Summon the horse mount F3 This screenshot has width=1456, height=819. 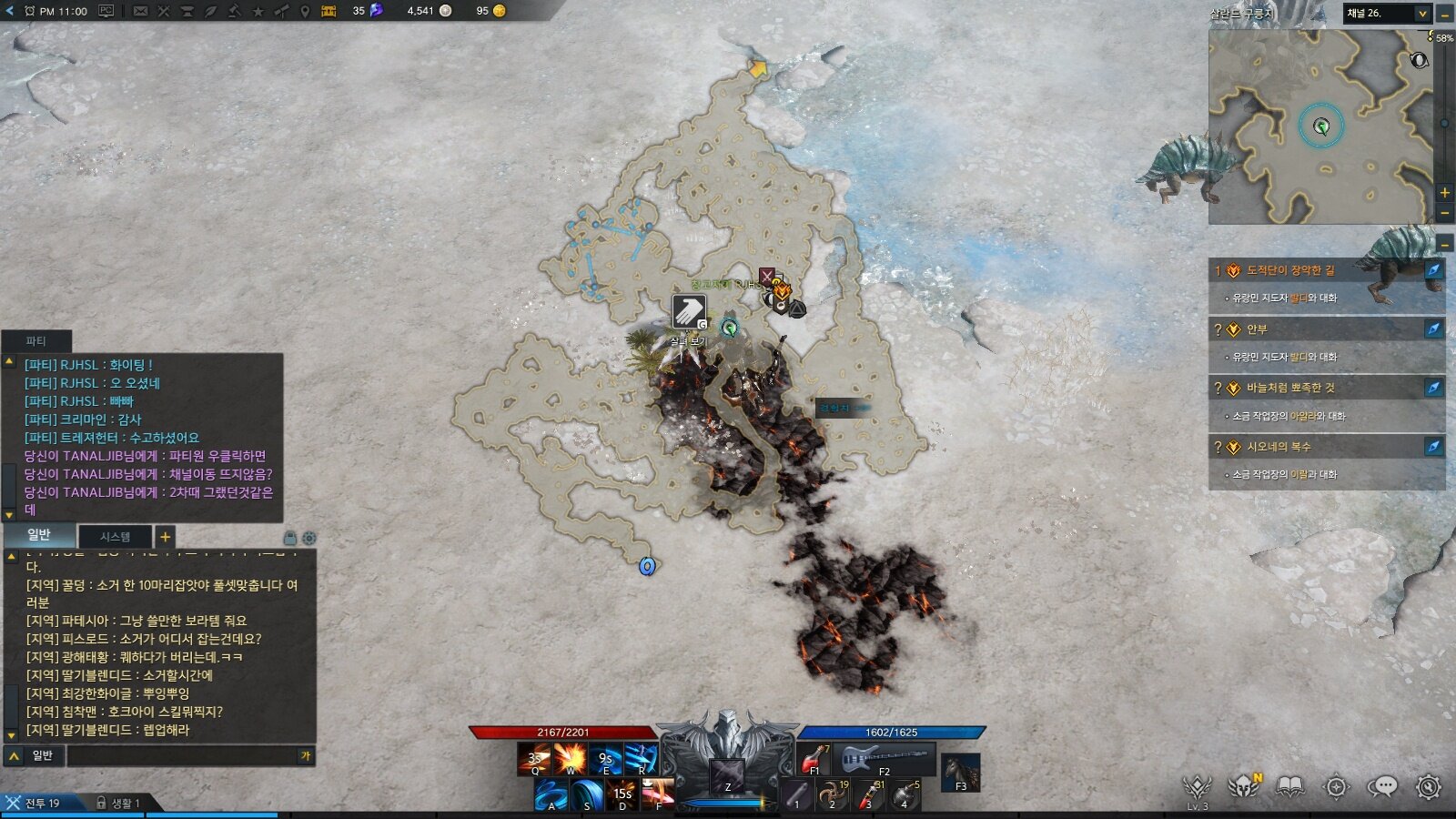[960, 772]
